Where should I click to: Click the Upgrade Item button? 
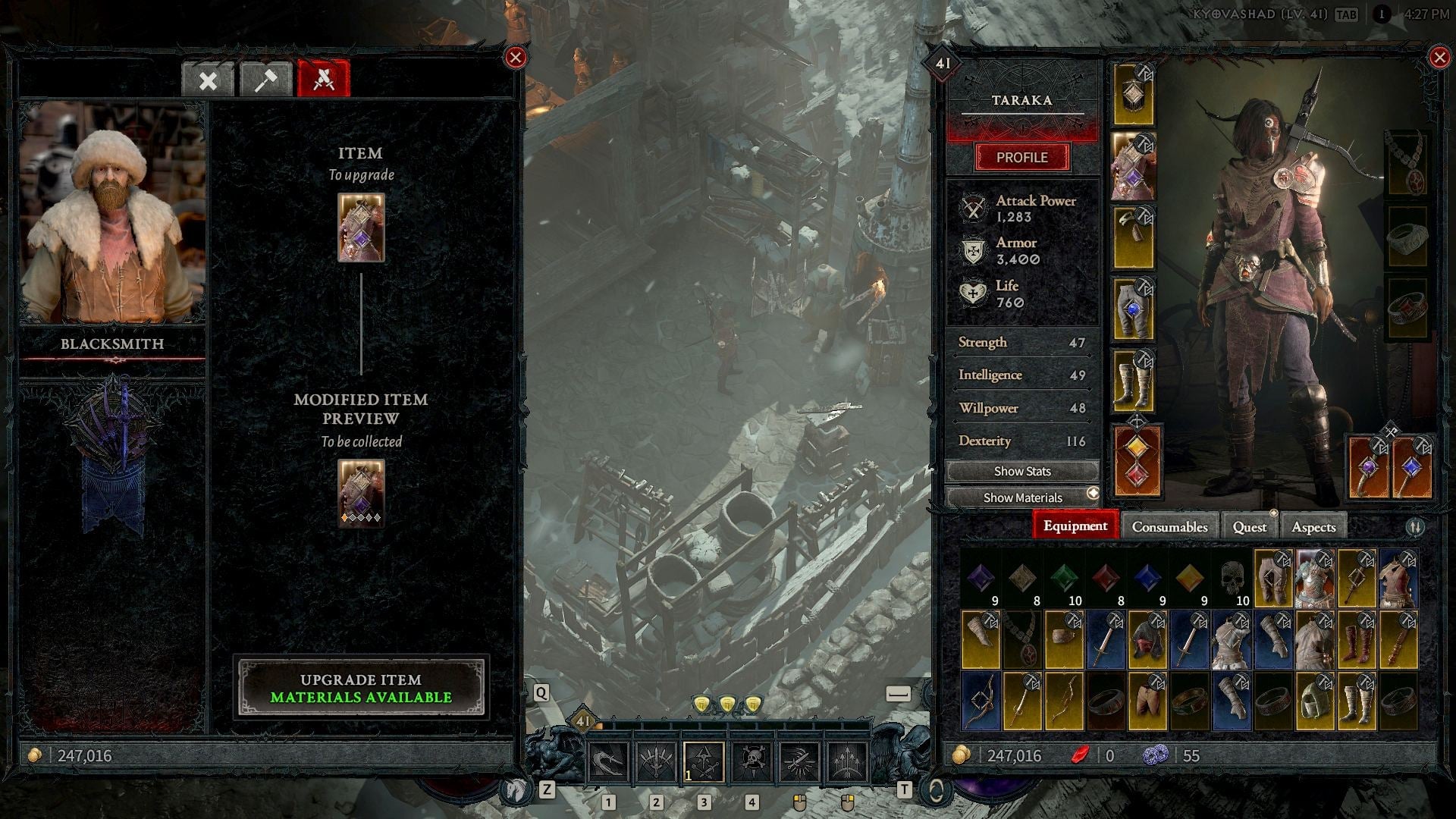(x=361, y=687)
